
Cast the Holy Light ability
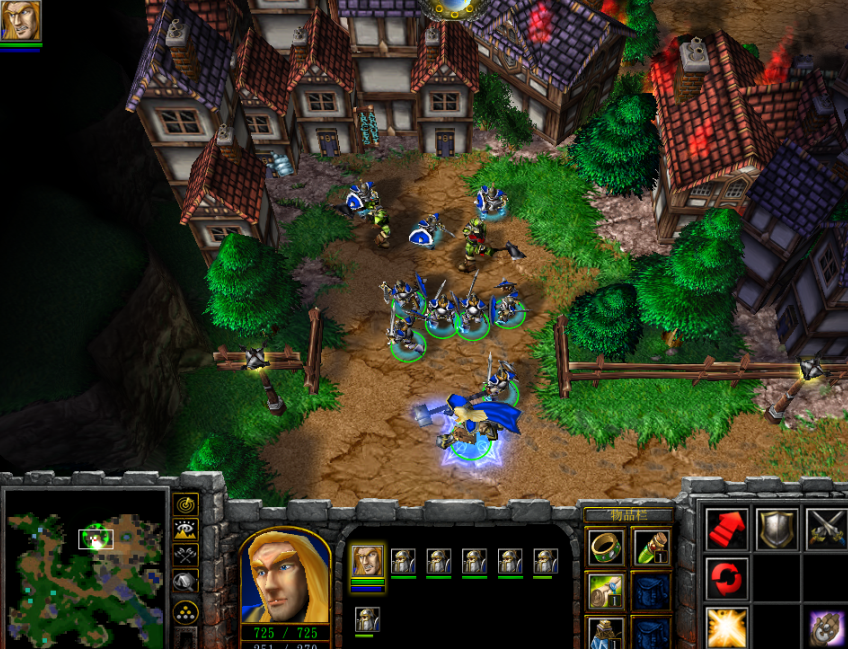click(x=727, y=628)
